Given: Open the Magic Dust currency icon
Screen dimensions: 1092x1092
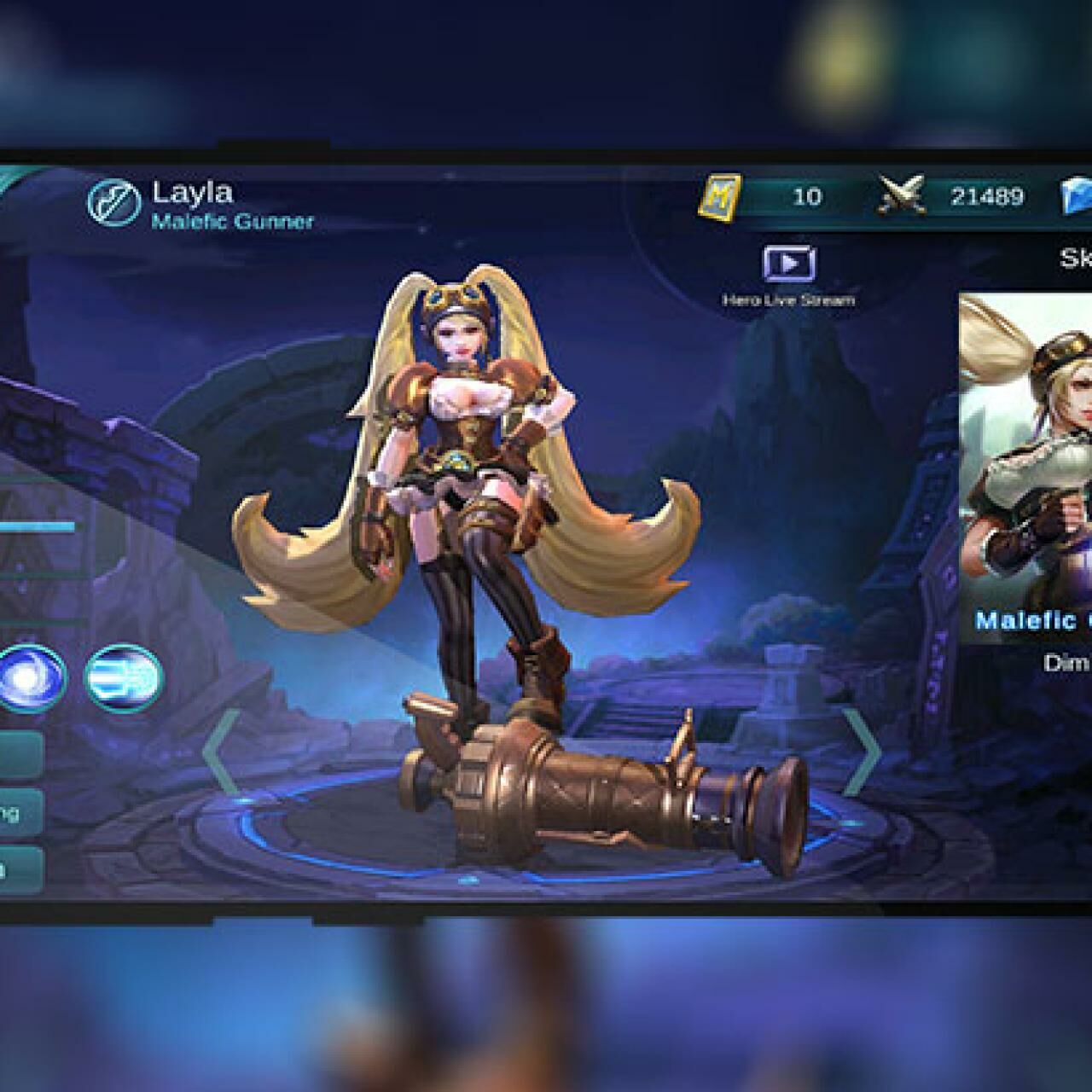Looking at the screenshot, I should click(721, 196).
